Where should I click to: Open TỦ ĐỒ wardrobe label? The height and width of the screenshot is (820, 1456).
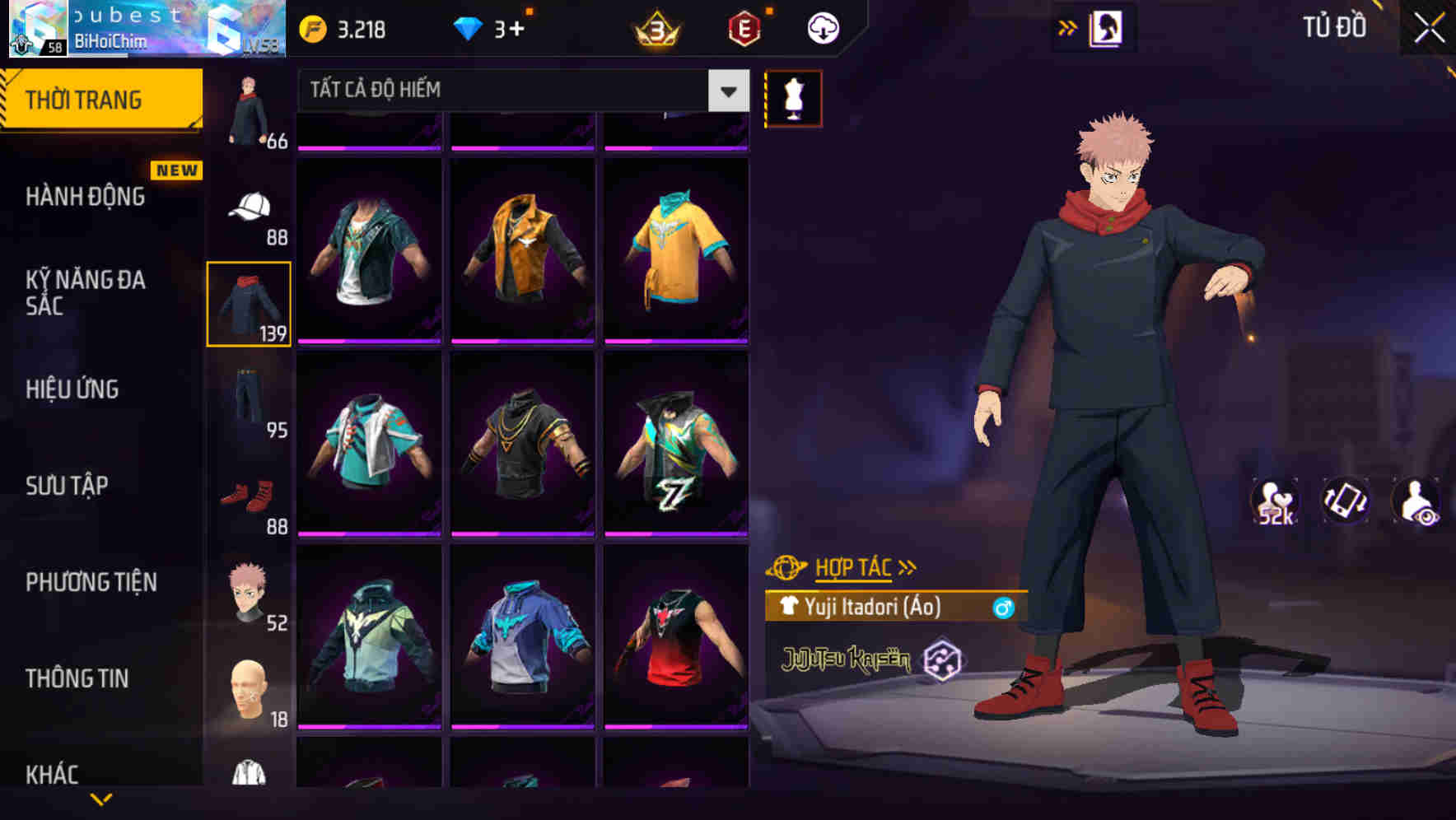pyautogui.click(x=1334, y=27)
